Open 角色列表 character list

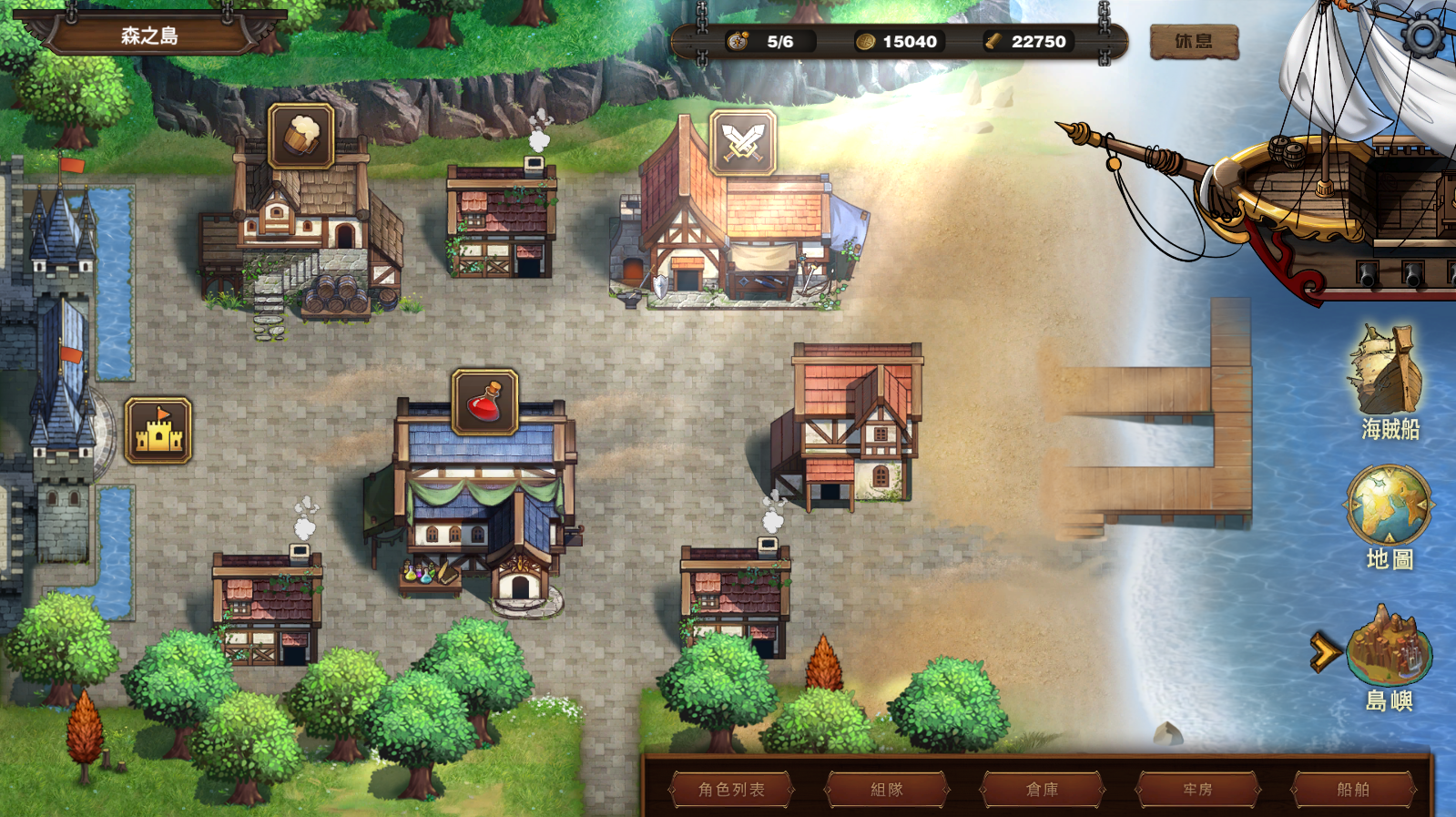731,789
